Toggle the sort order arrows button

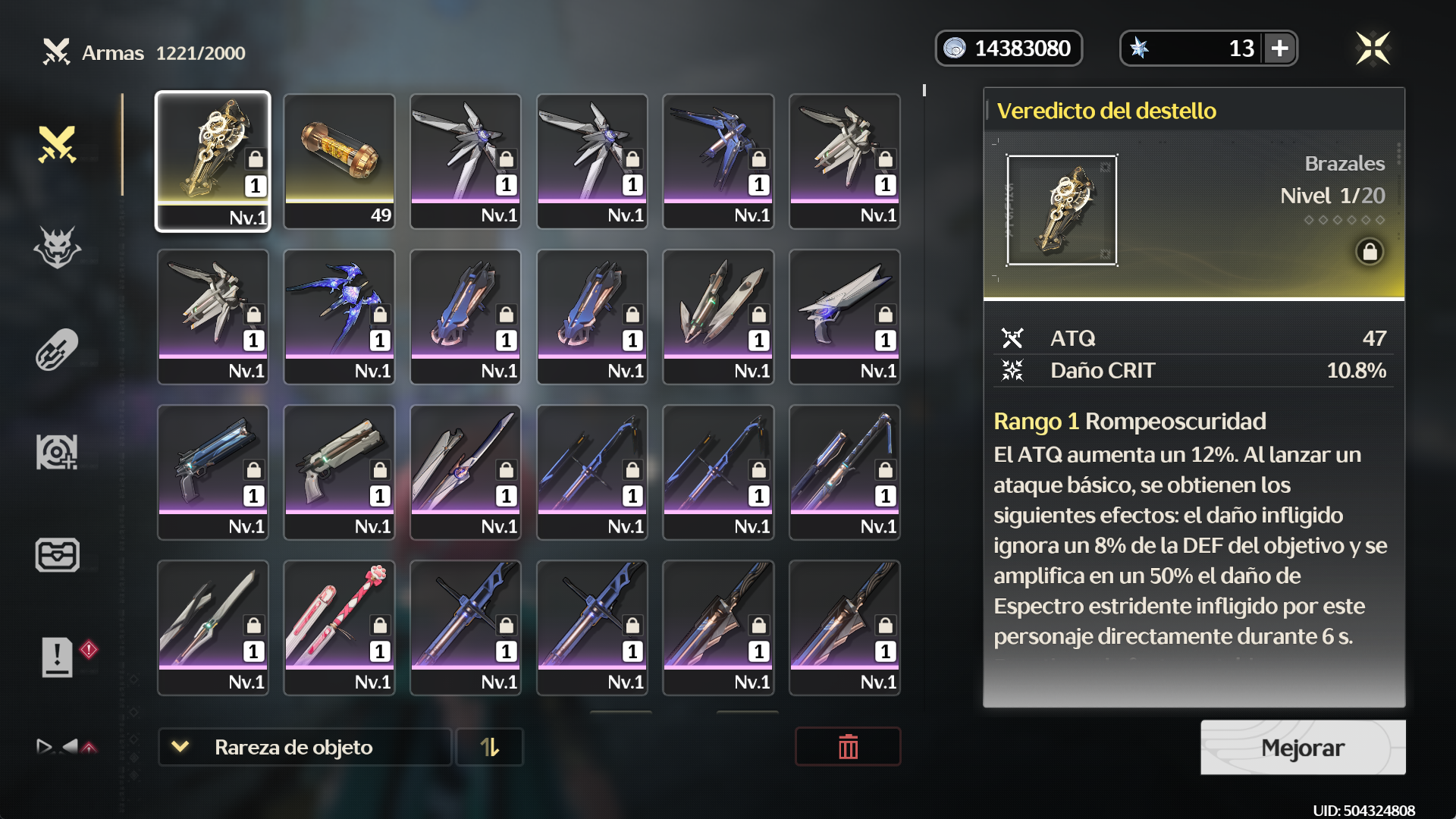[490, 747]
